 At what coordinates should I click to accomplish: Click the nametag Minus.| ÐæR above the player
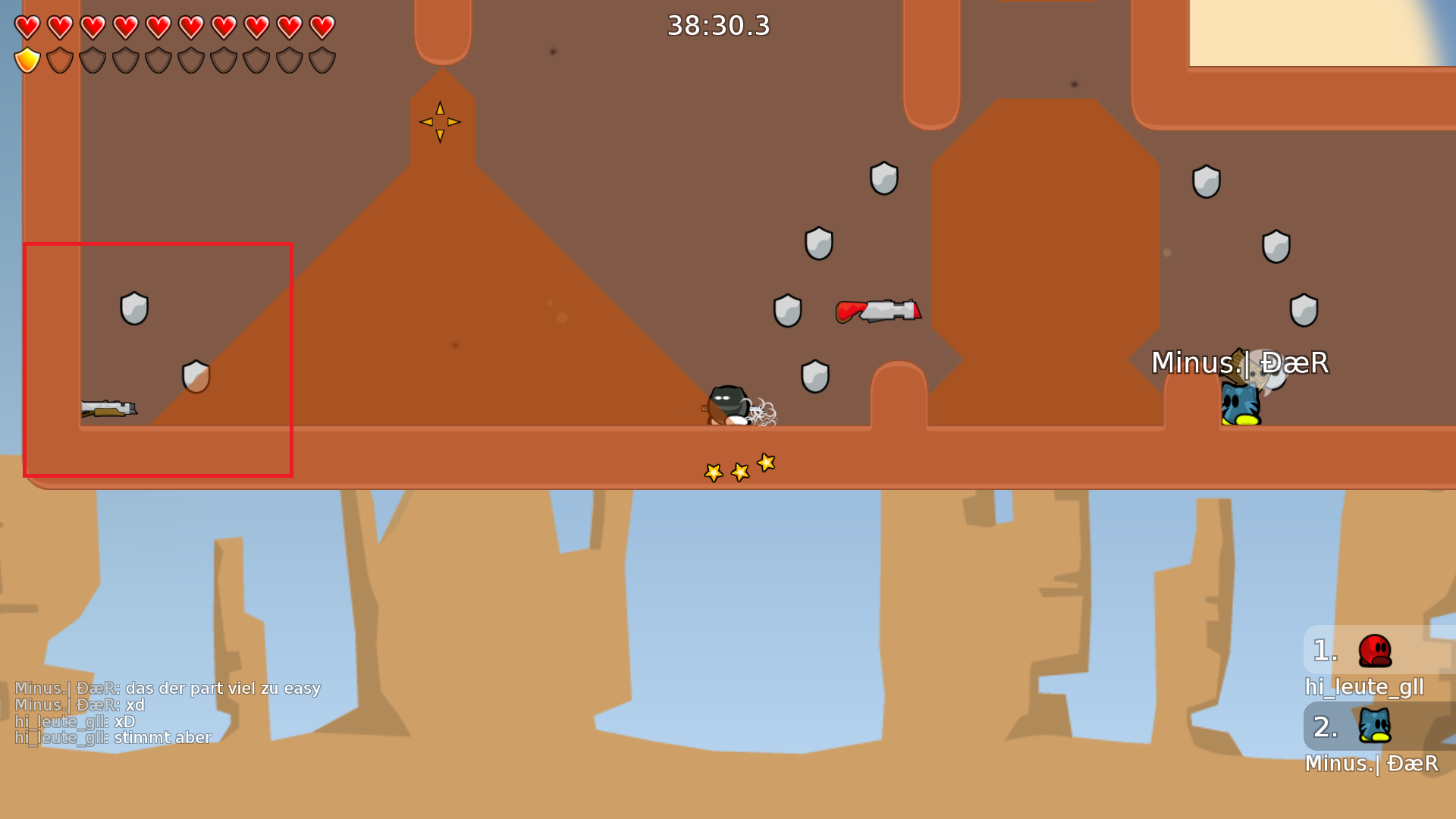(x=1240, y=363)
